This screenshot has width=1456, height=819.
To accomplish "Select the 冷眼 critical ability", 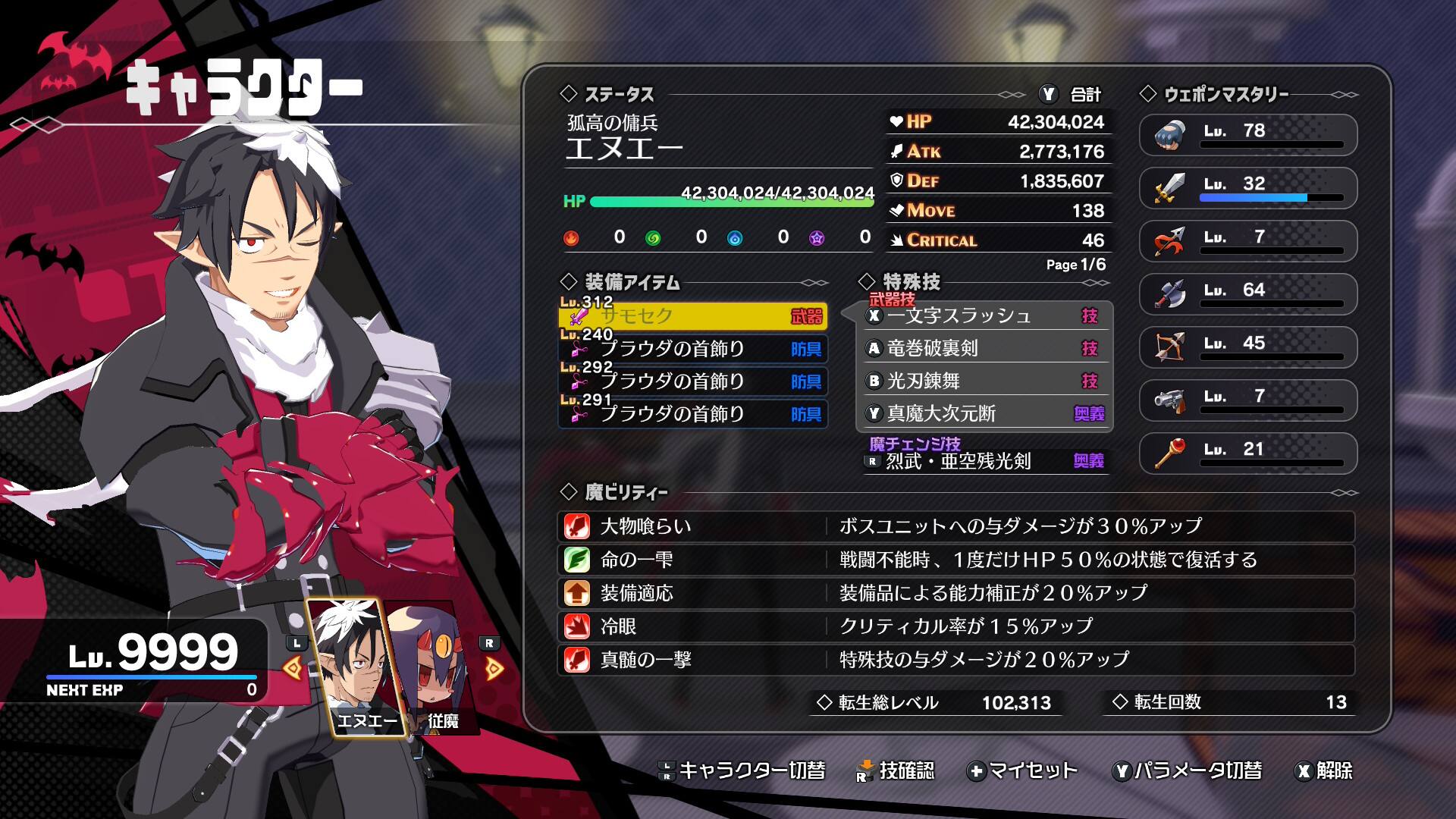I will pos(955,626).
